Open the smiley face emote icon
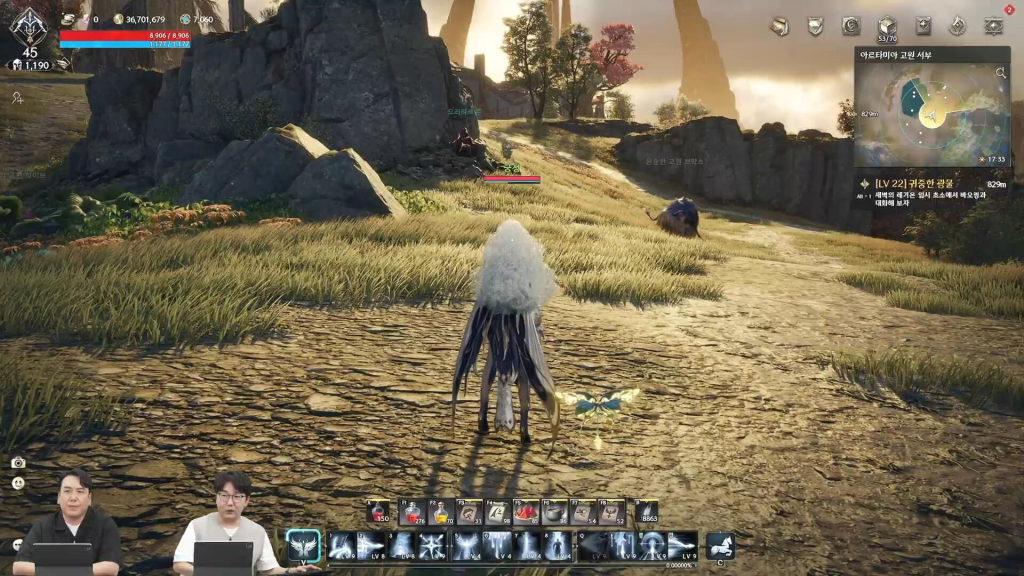The image size is (1024, 576). tap(18, 483)
